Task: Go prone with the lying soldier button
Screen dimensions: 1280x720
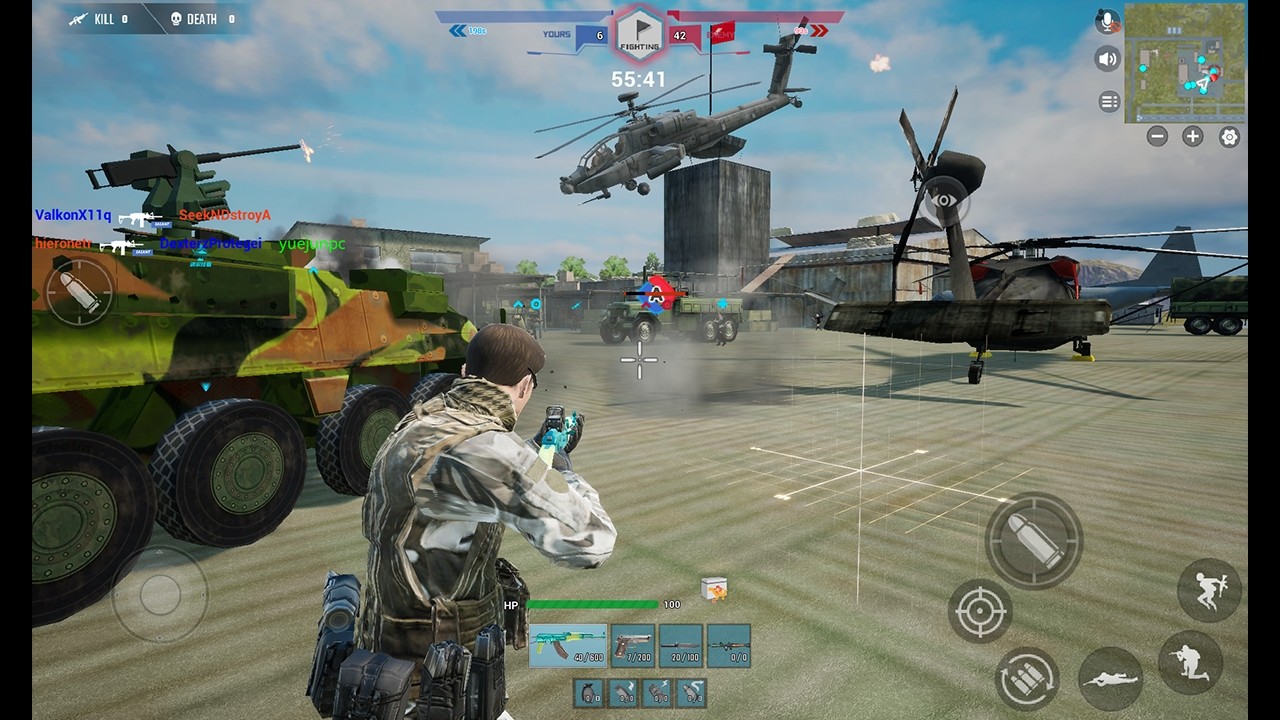Action: coord(1111,679)
